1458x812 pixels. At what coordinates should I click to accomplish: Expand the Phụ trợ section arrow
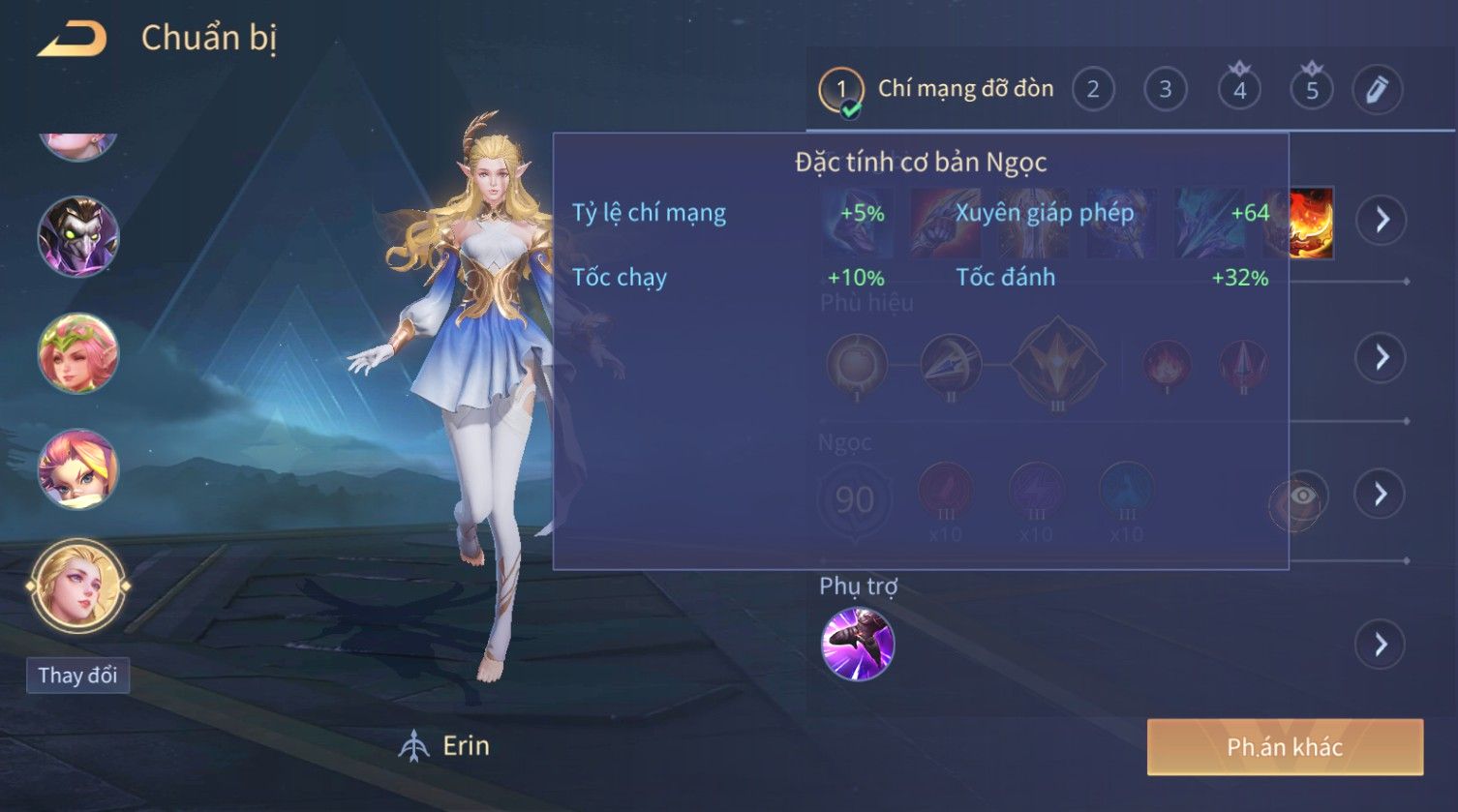1381,645
